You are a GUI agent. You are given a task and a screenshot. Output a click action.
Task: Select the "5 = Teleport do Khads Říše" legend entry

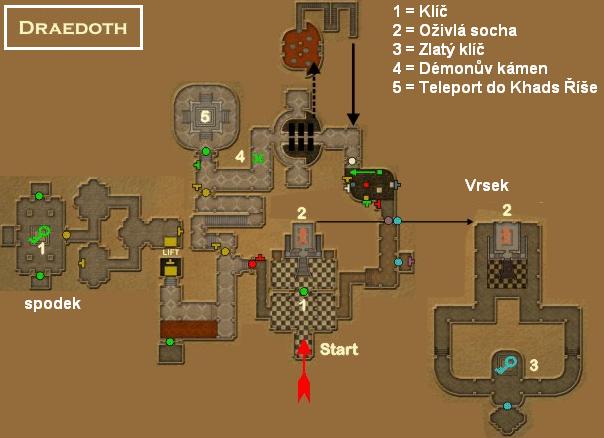tap(495, 88)
